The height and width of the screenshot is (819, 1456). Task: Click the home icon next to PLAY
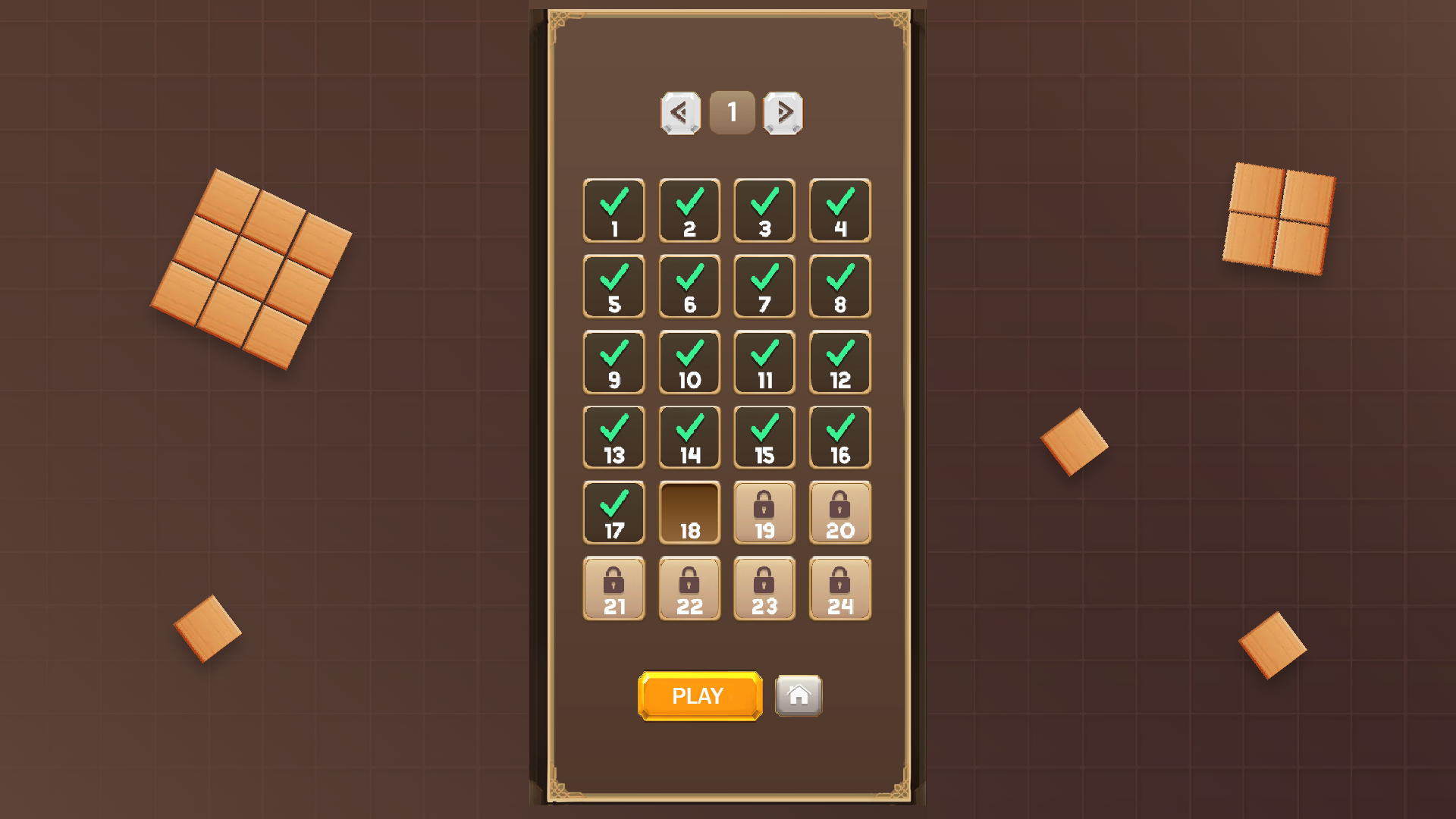point(798,695)
